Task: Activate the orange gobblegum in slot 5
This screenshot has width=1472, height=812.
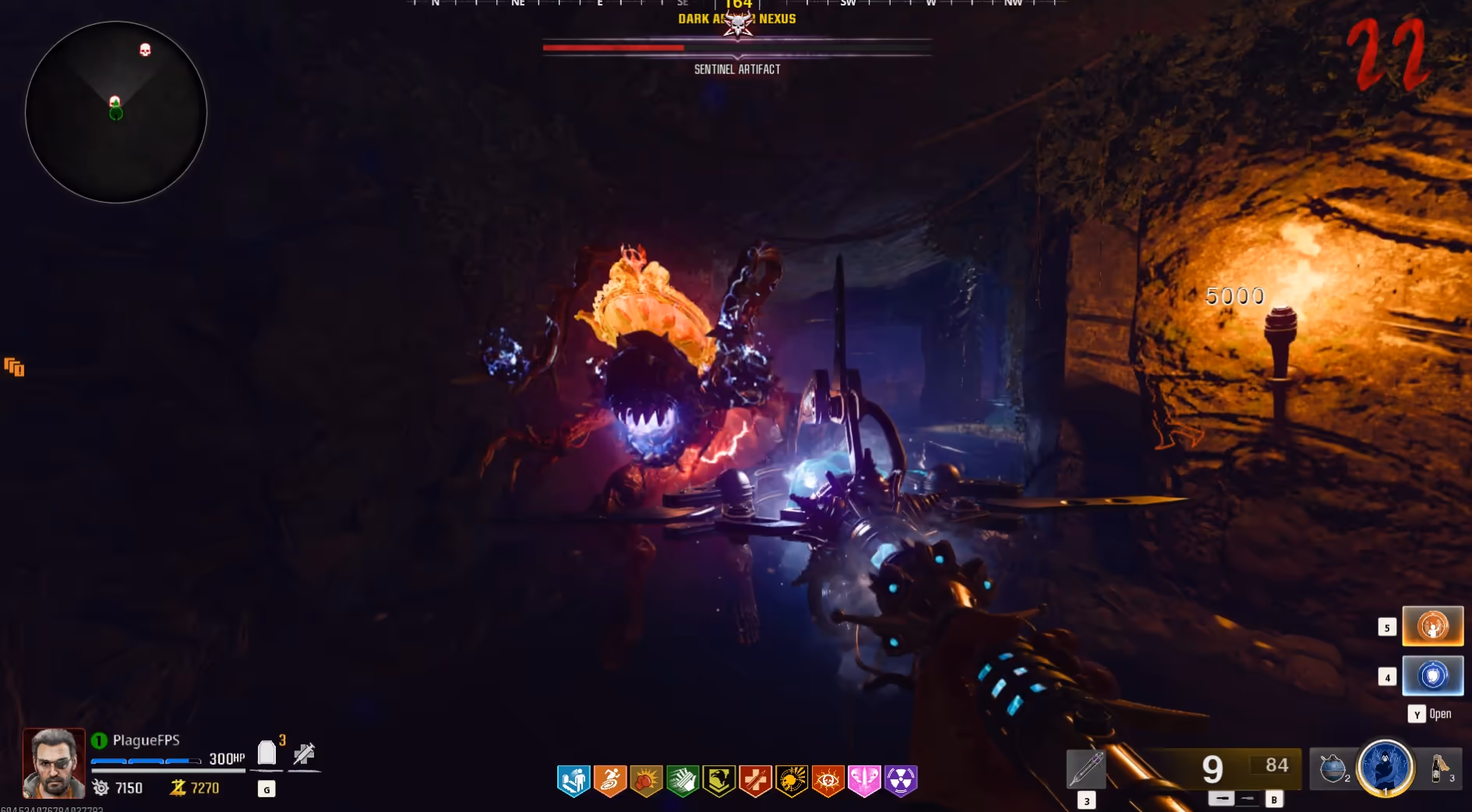Action: pyautogui.click(x=1432, y=626)
